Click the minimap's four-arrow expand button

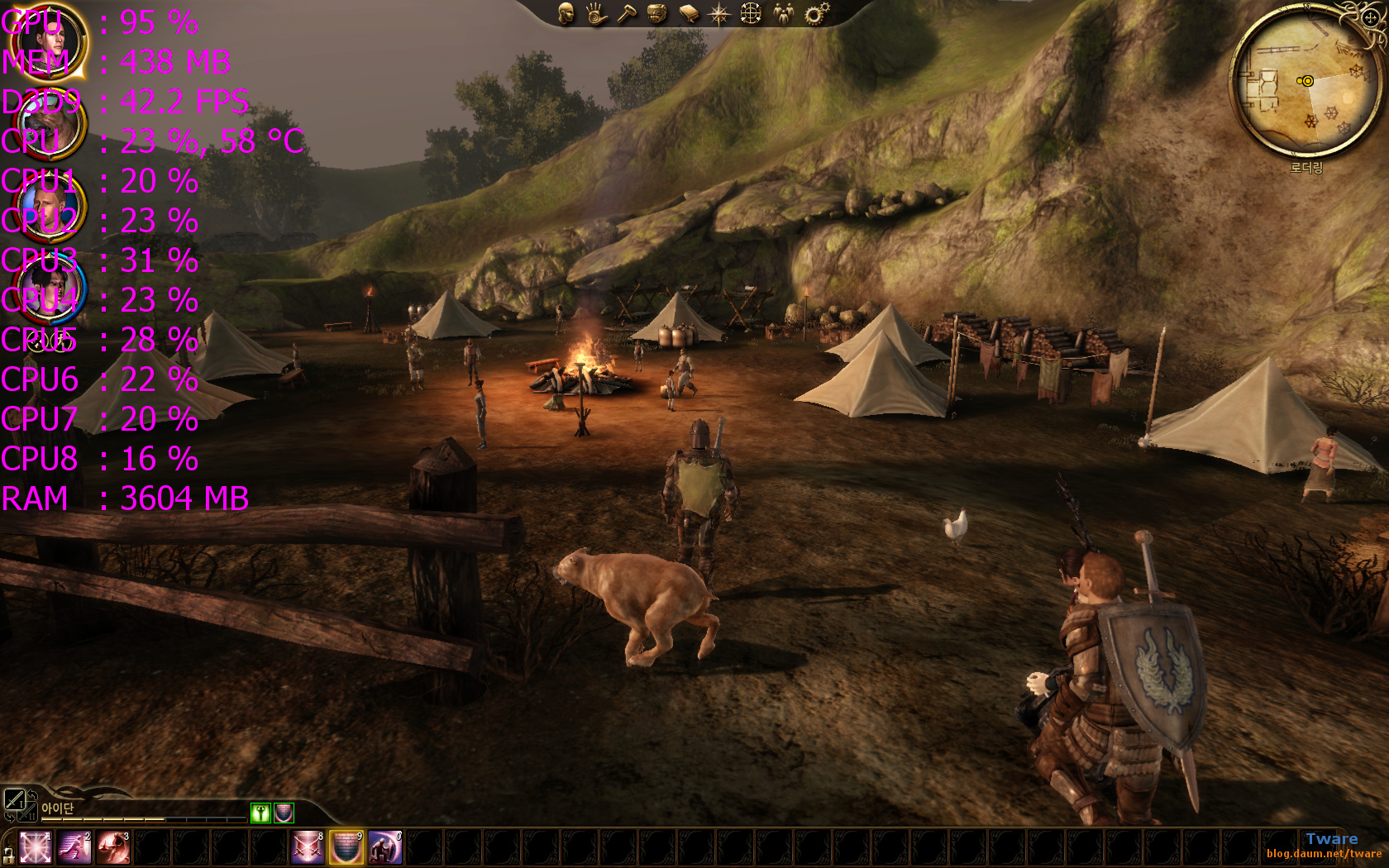tap(1369, 17)
